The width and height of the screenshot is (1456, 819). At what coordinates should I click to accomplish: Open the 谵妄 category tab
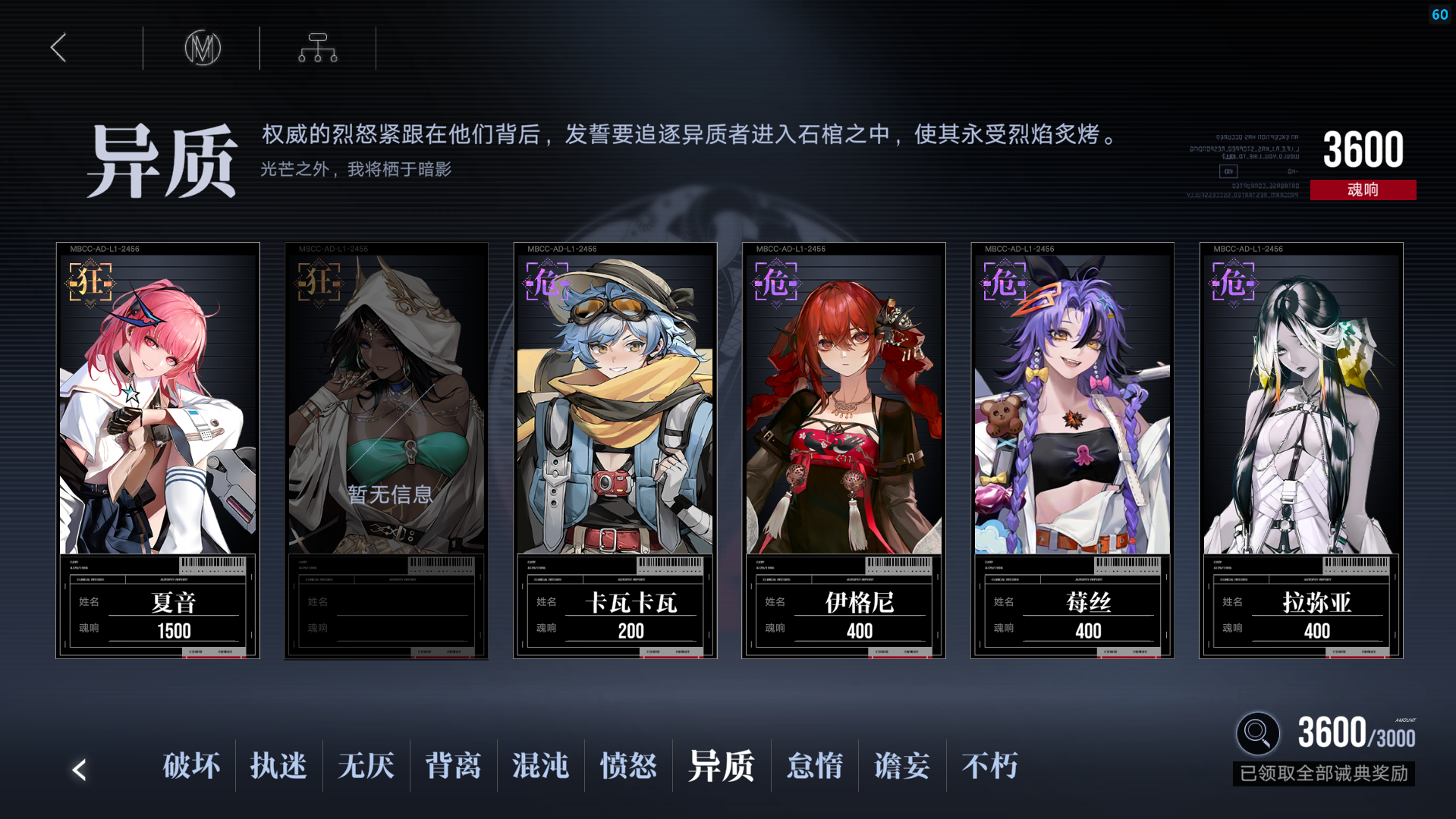point(901,767)
